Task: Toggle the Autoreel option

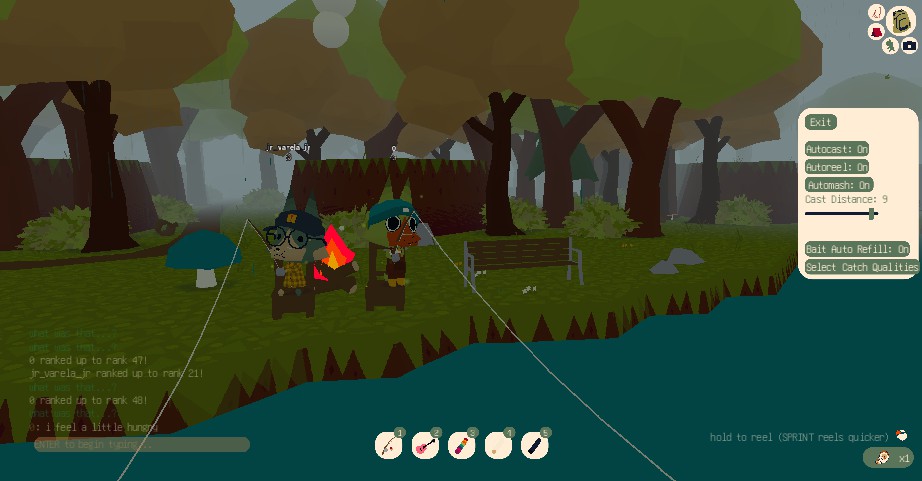Action: pos(837,167)
